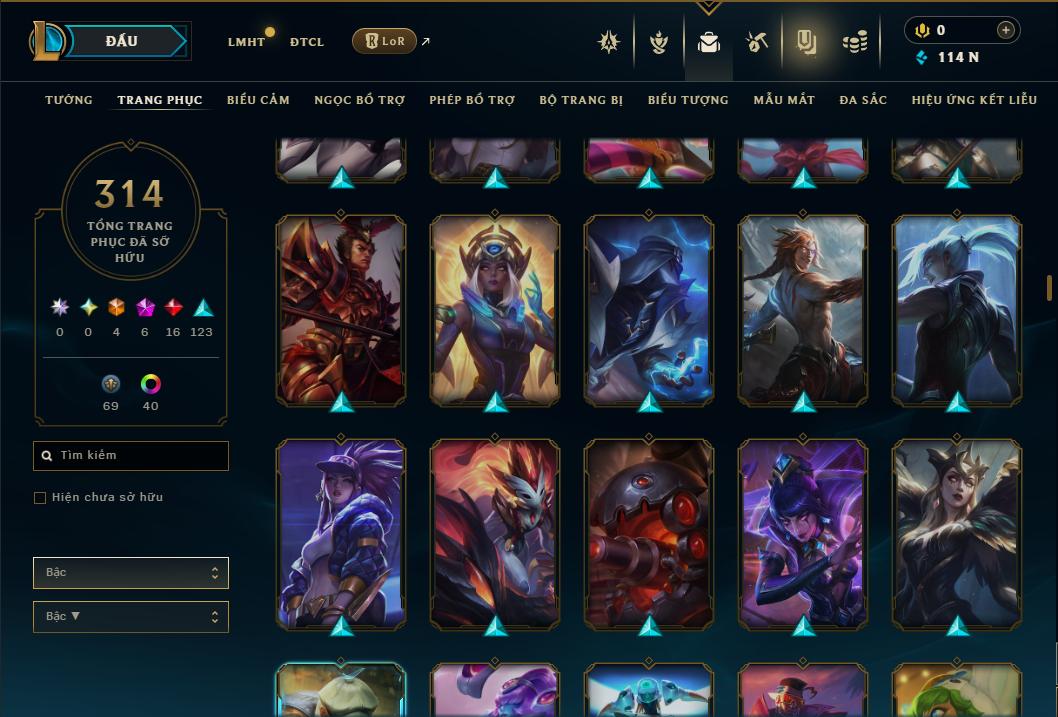The width and height of the screenshot is (1058, 717).
Task: Open the LMHT game mode link
Action: tap(246, 42)
